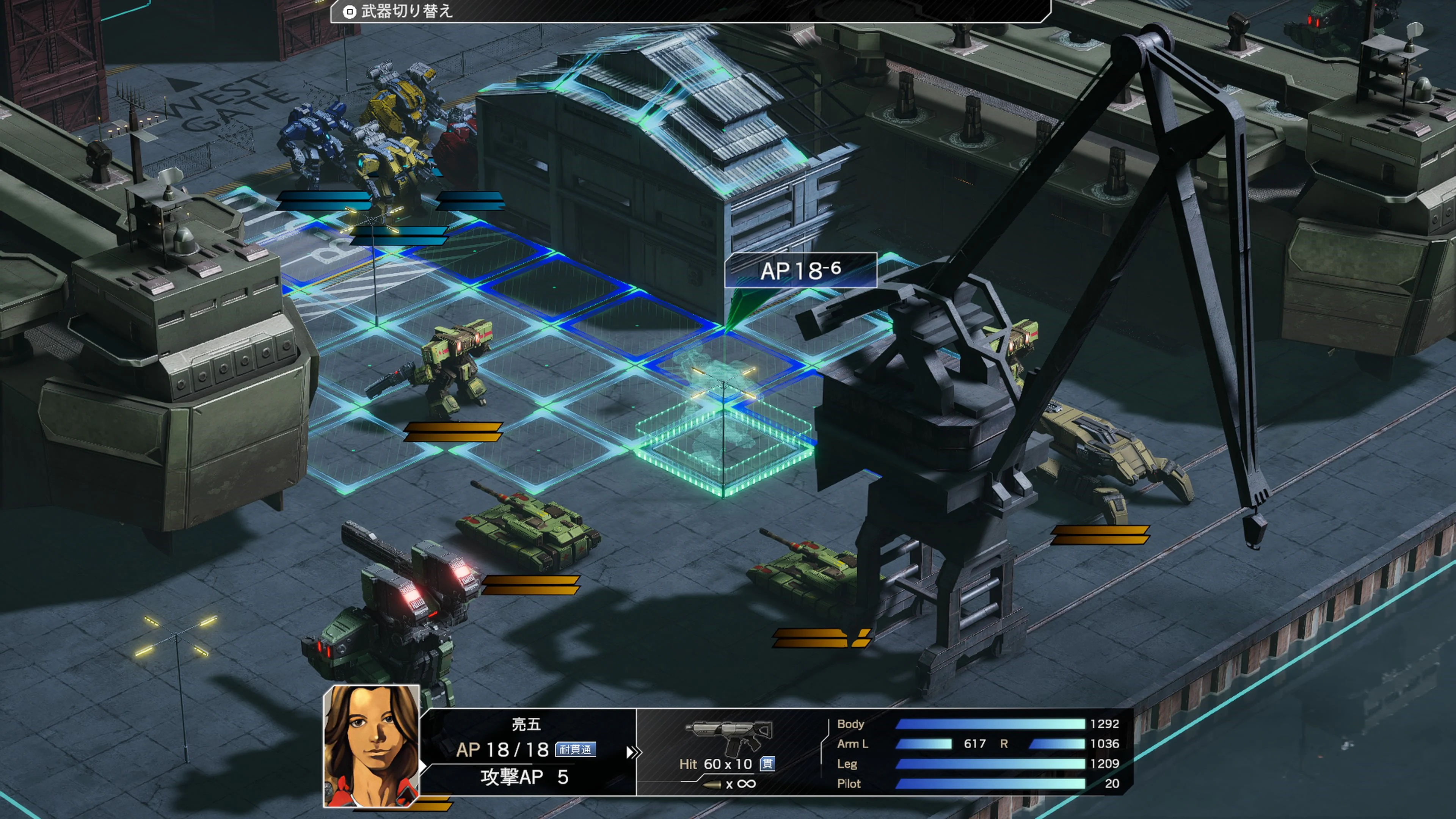Screen dimensions: 1456x819
Task: Click the 貫 attribute icon beside Hit
Action: pyautogui.click(x=767, y=764)
